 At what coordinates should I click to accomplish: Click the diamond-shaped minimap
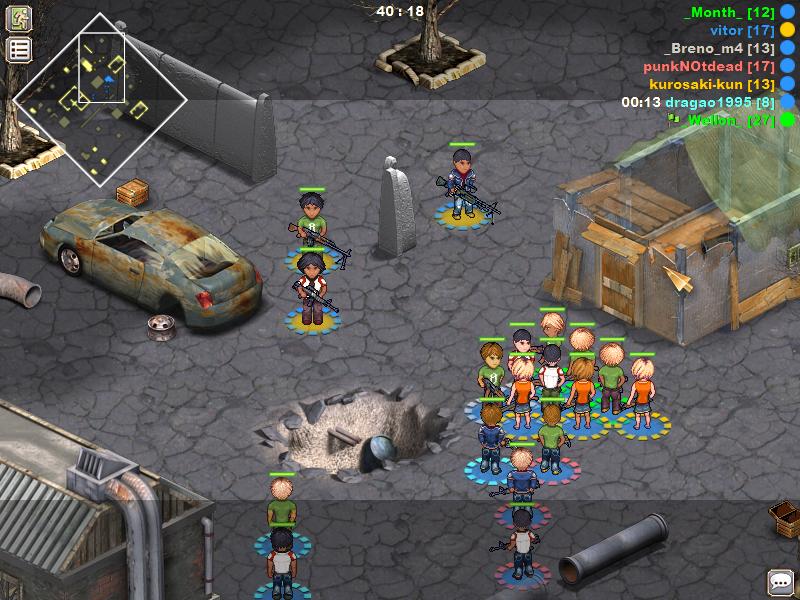pyautogui.click(x=100, y=100)
